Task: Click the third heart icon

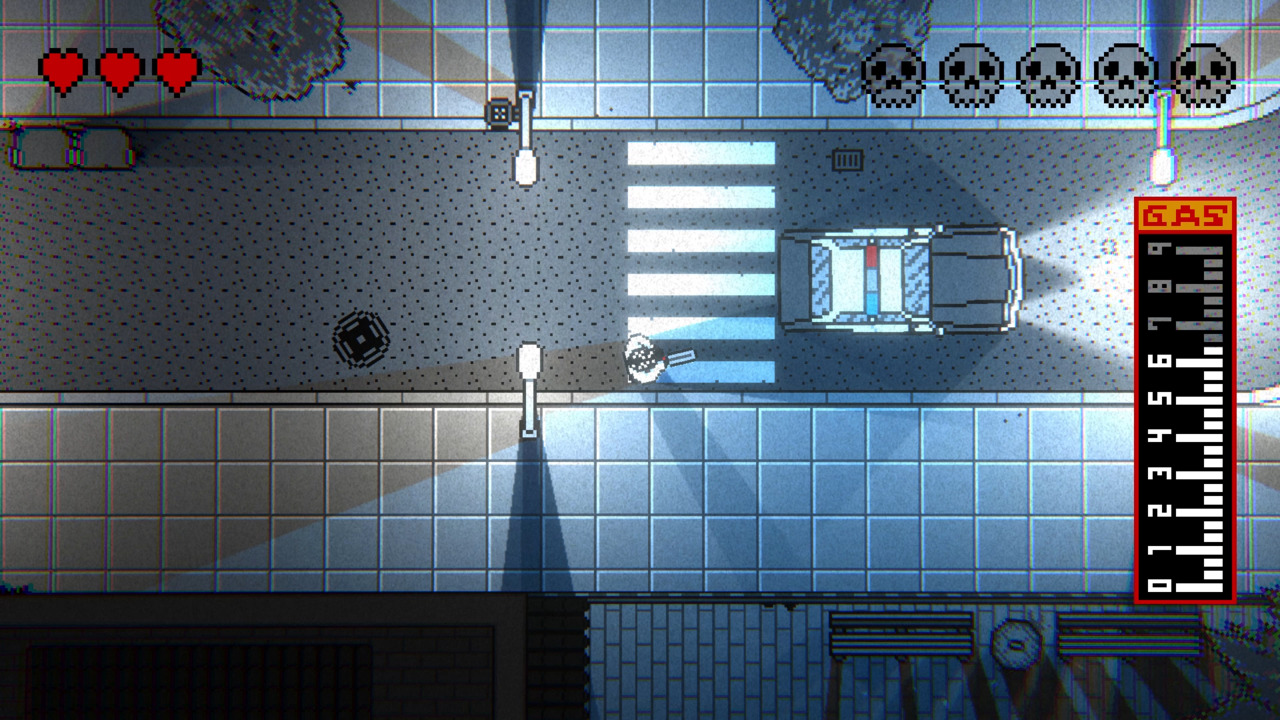Action: pos(176,70)
